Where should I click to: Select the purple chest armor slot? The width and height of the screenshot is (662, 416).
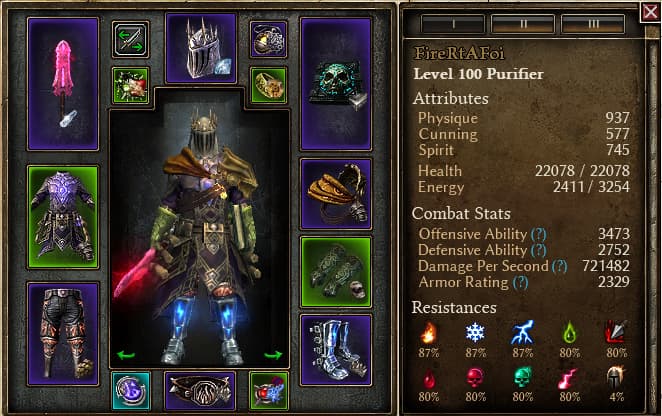pyautogui.click(x=63, y=215)
